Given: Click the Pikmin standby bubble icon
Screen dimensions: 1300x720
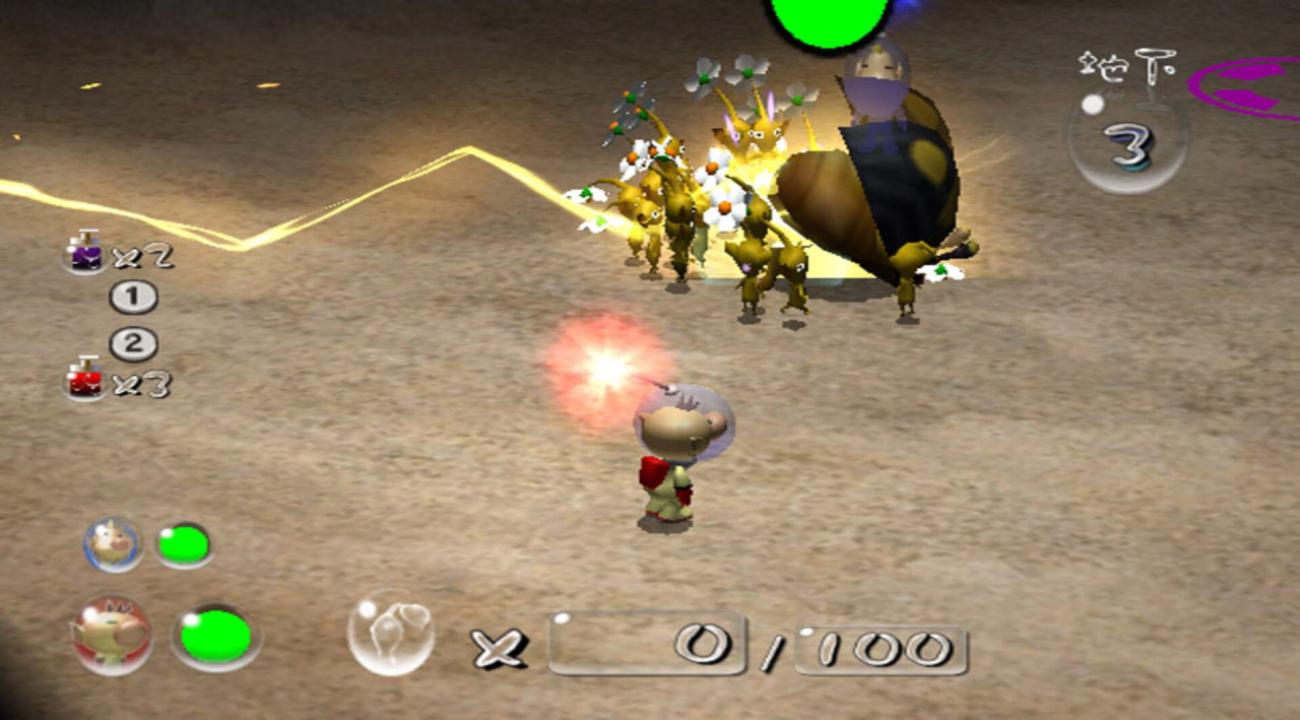Looking at the screenshot, I should [x=390, y=632].
